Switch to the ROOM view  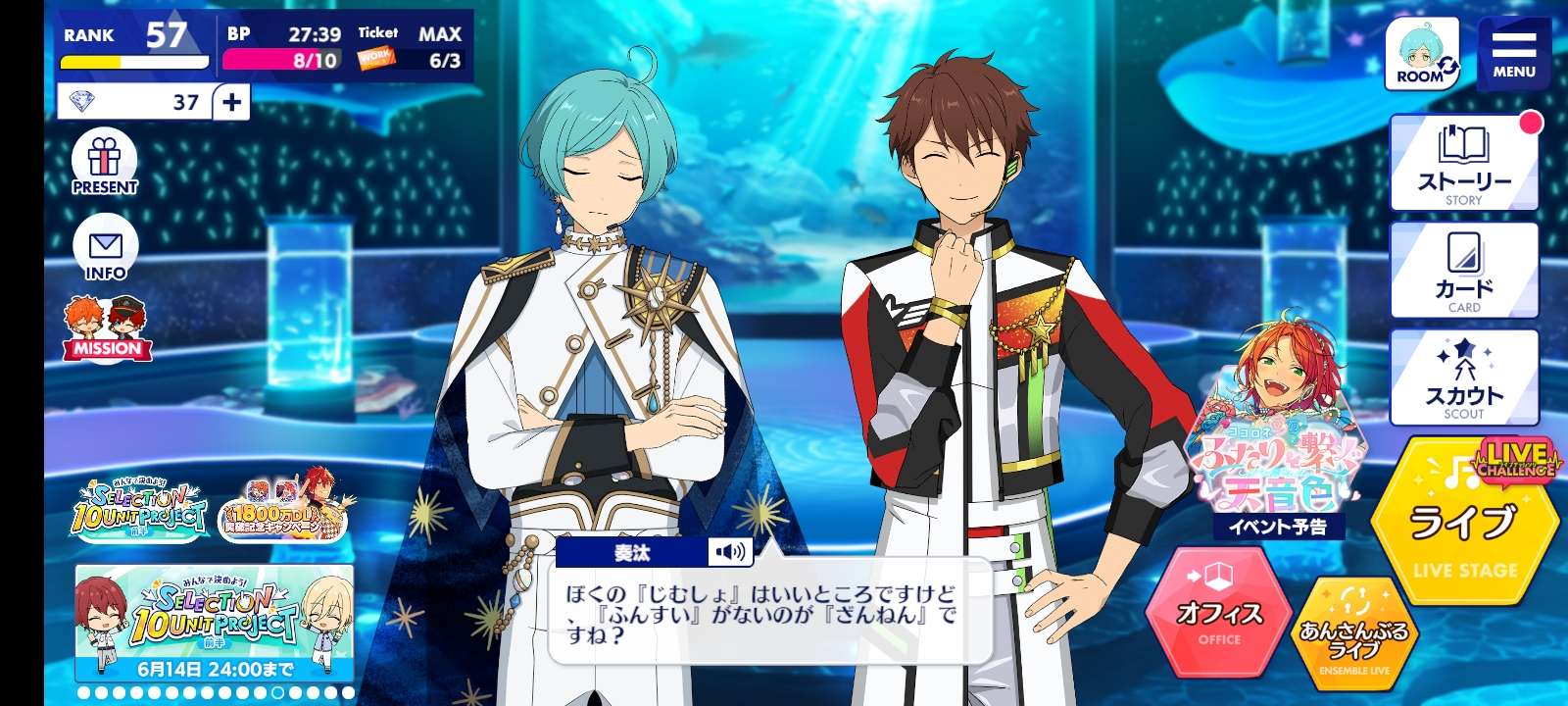(x=1422, y=55)
